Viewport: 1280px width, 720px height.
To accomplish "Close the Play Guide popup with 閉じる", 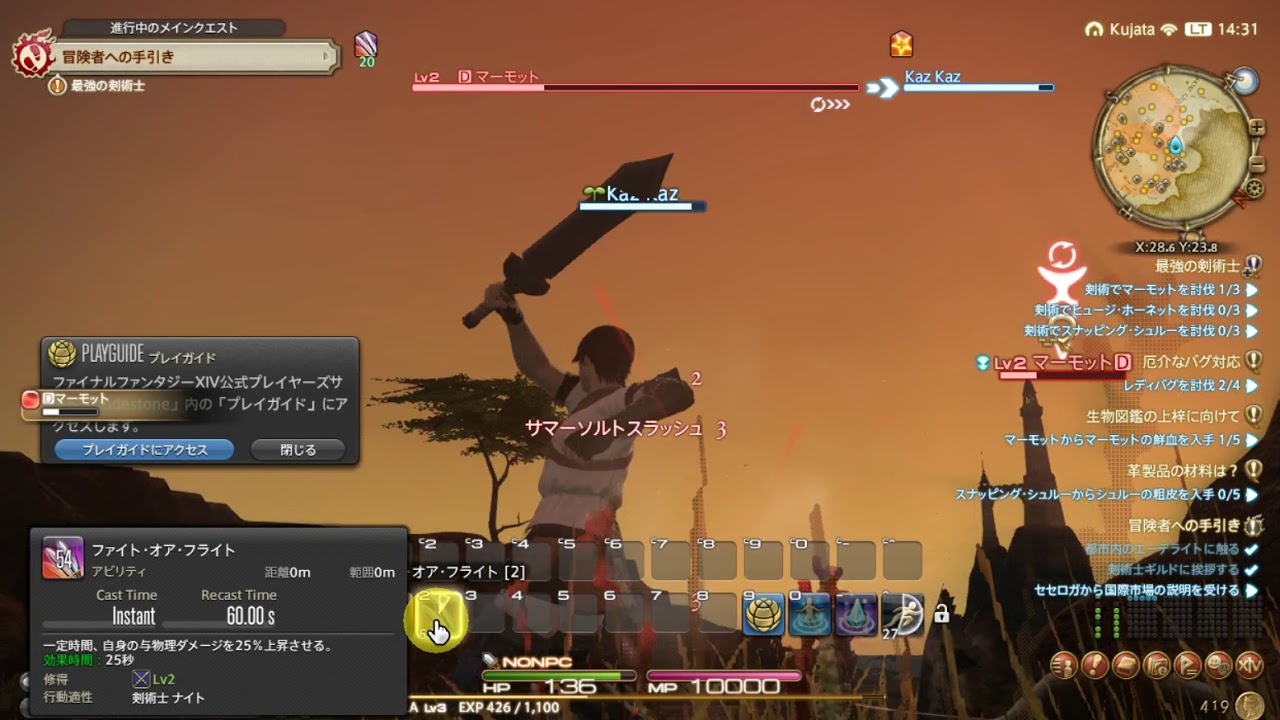I will click(x=298, y=450).
